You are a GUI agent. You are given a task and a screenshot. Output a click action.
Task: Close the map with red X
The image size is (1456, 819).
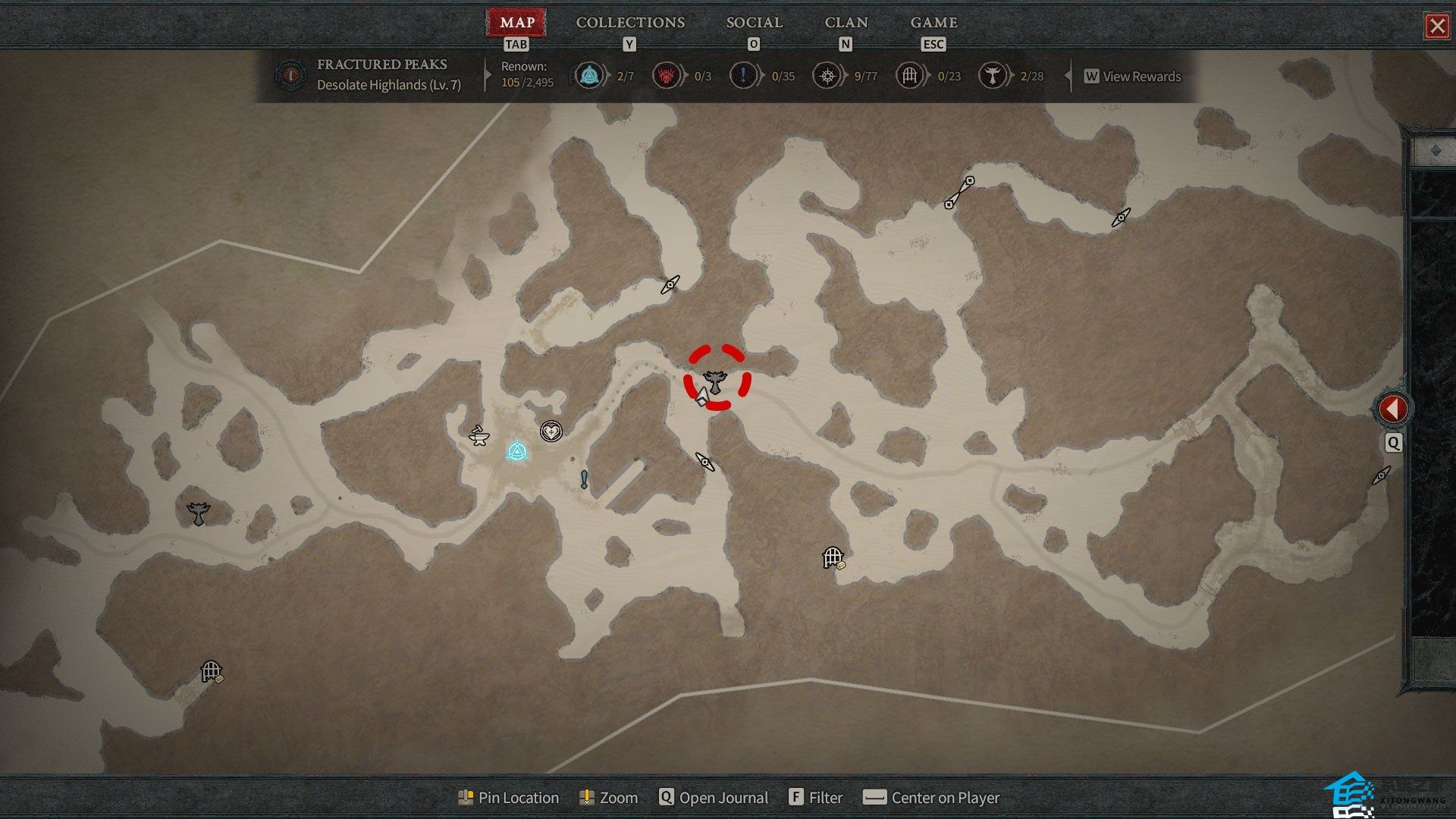pyautogui.click(x=1436, y=27)
